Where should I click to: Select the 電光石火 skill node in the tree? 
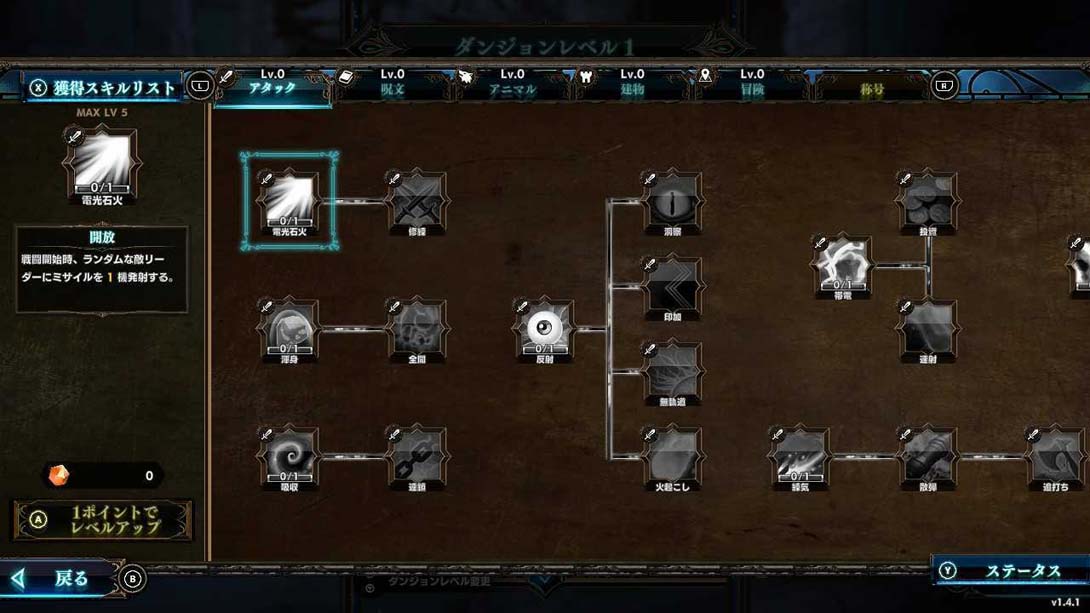point(290,201)
